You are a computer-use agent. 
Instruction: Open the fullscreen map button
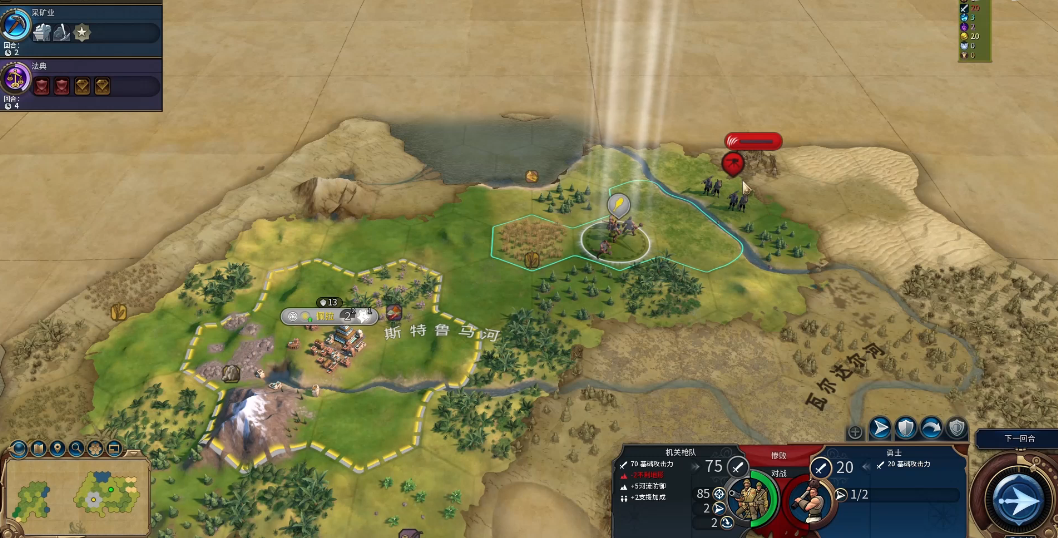coord(114,448)
